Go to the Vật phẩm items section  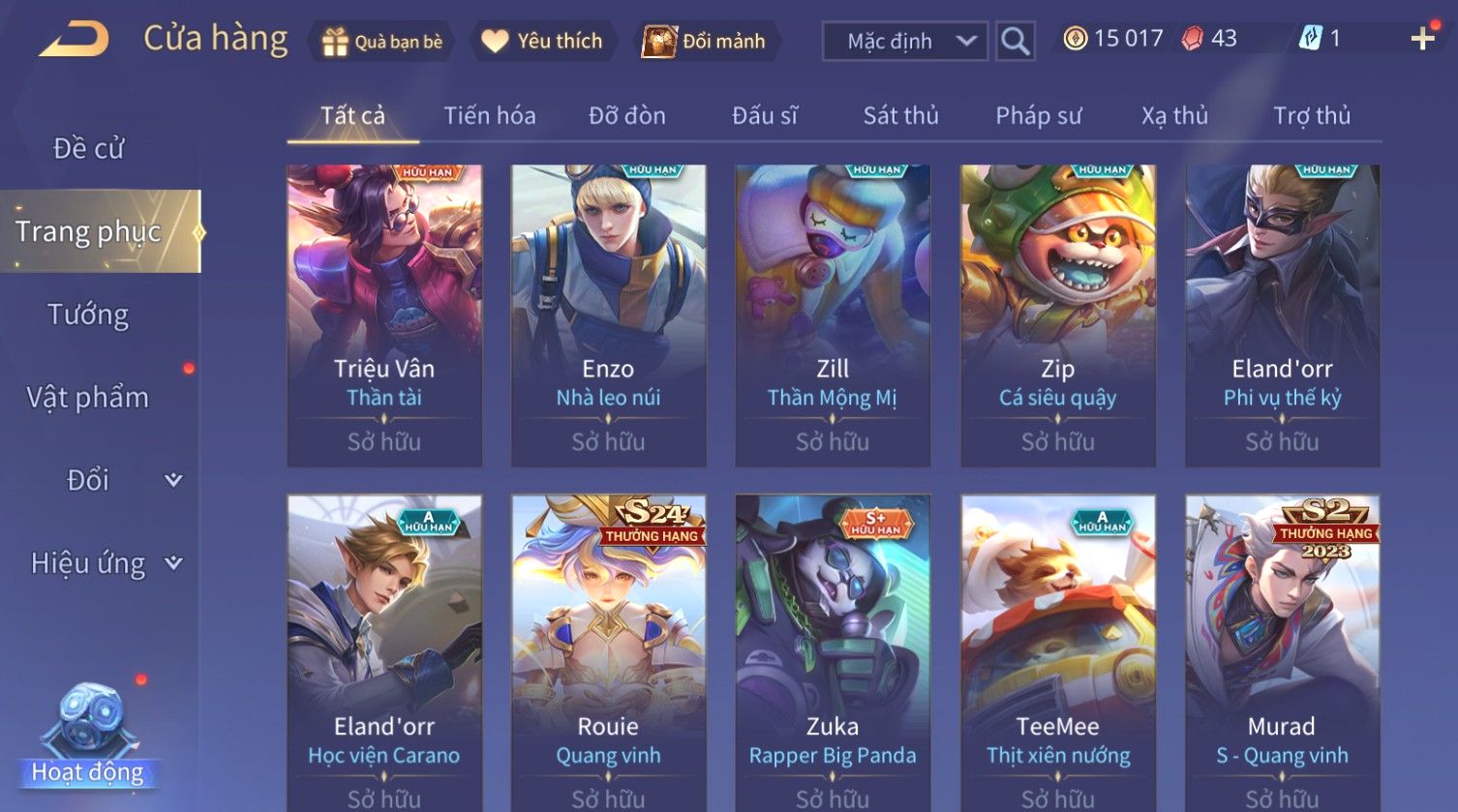88,397
